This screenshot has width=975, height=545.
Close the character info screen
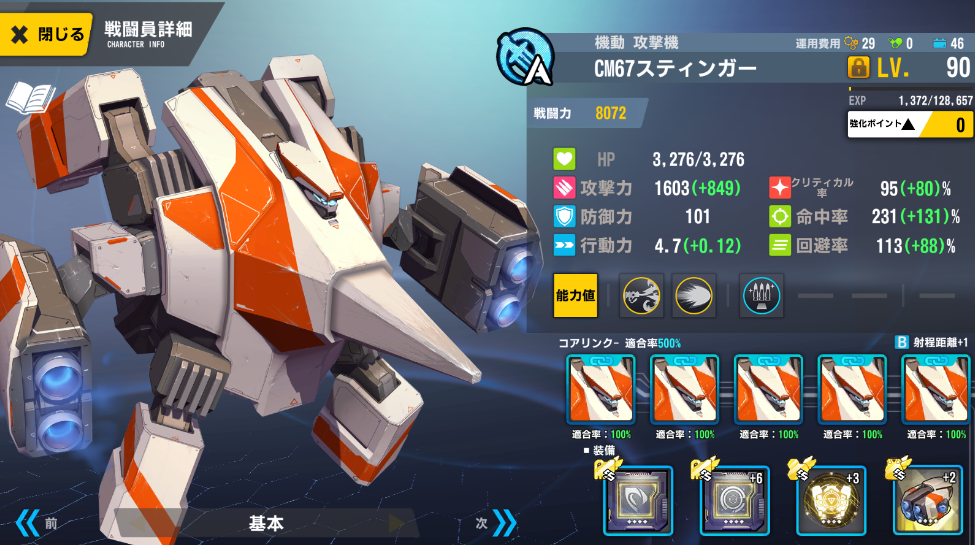pos(48,34)
